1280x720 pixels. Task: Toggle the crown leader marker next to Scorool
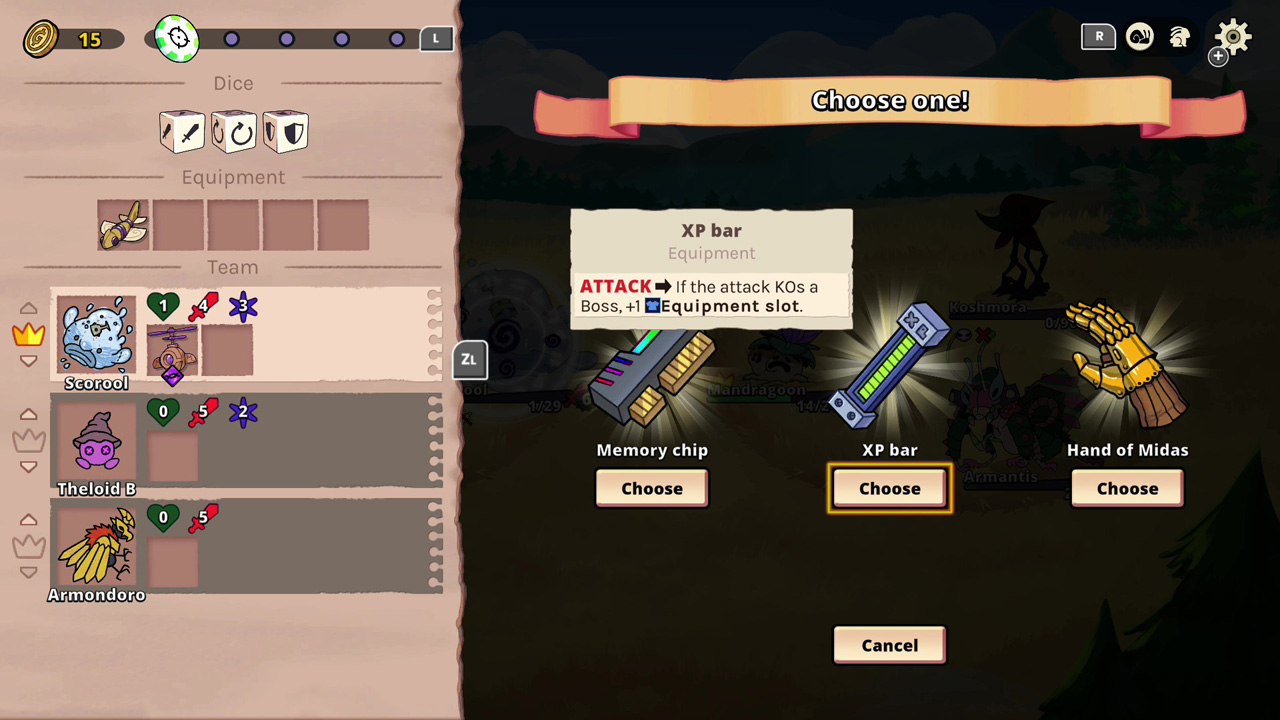tap(28, 335)
